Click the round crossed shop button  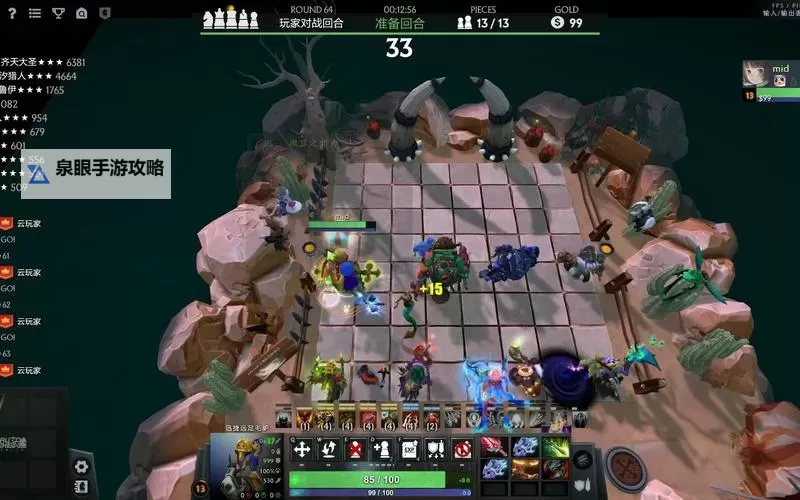coord(627,468)
